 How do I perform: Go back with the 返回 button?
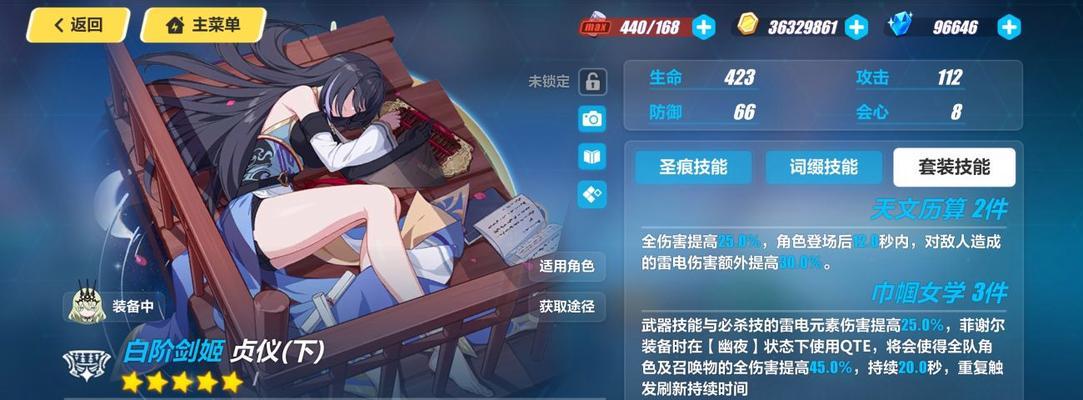78,25
